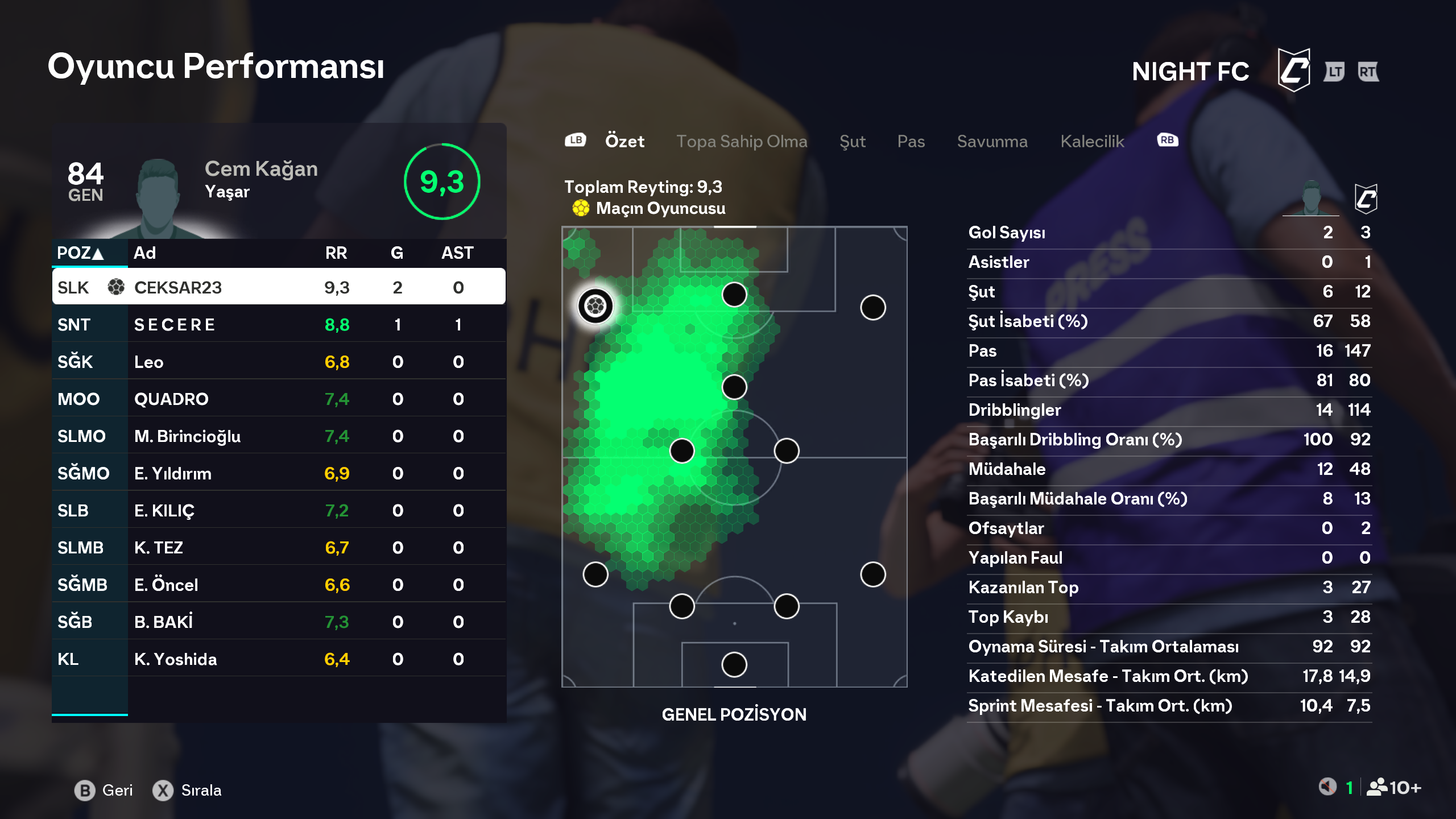This screenshot has height=819, width=1456.
Task: Select B. BAKİ player row
Action: tap(279, 622)
